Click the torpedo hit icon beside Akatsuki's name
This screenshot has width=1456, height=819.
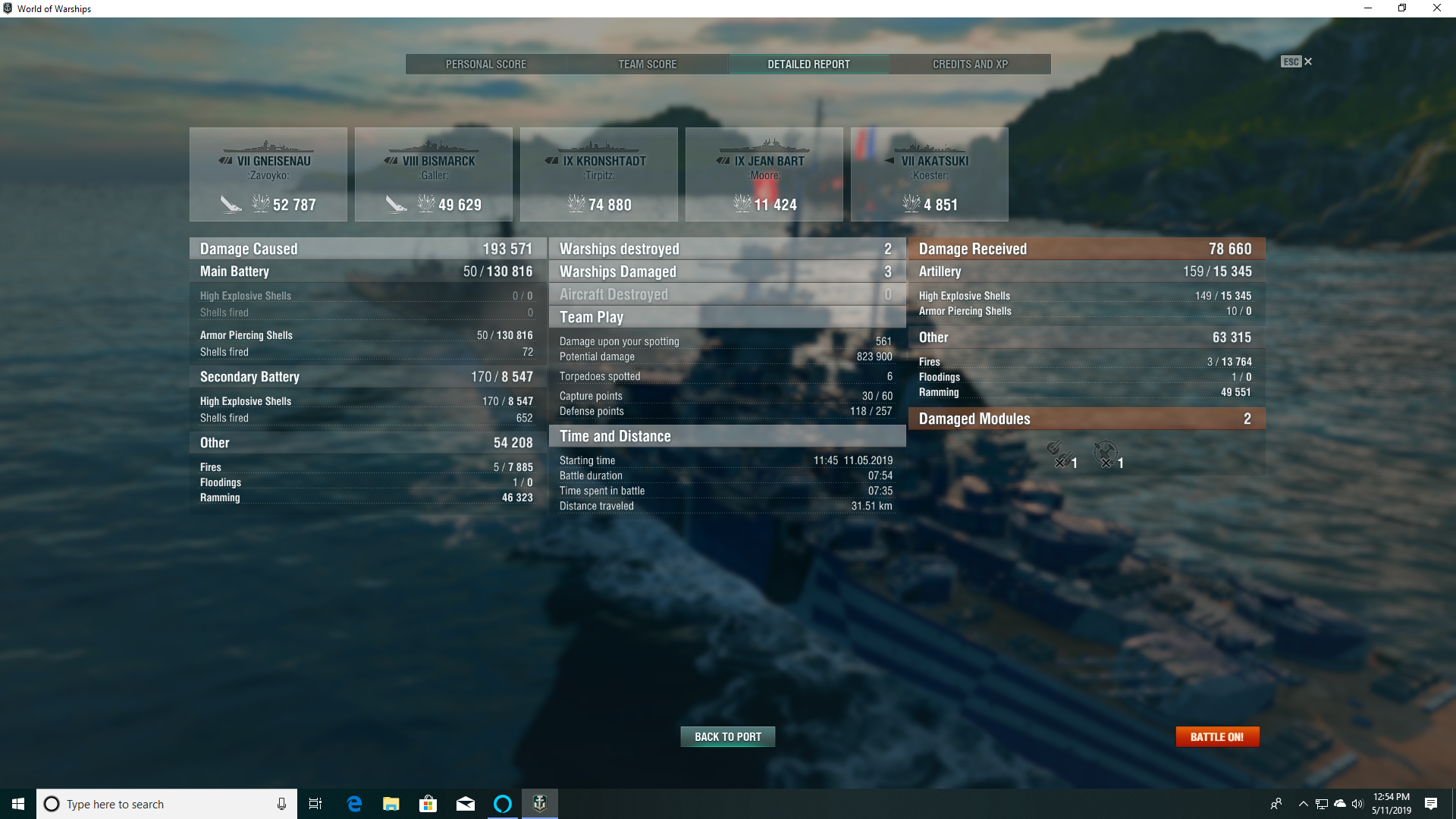point(889,160)
